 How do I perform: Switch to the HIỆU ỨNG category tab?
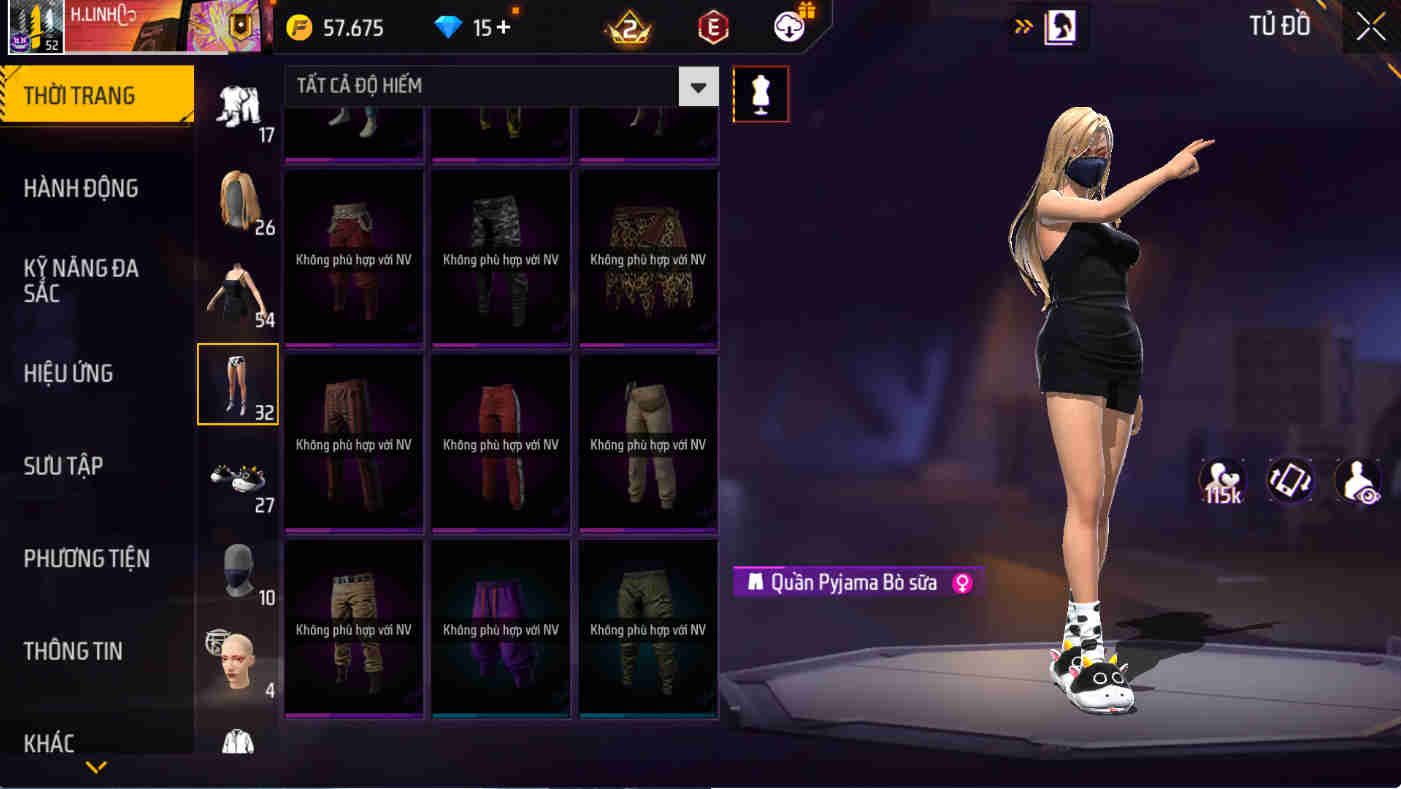70,372
